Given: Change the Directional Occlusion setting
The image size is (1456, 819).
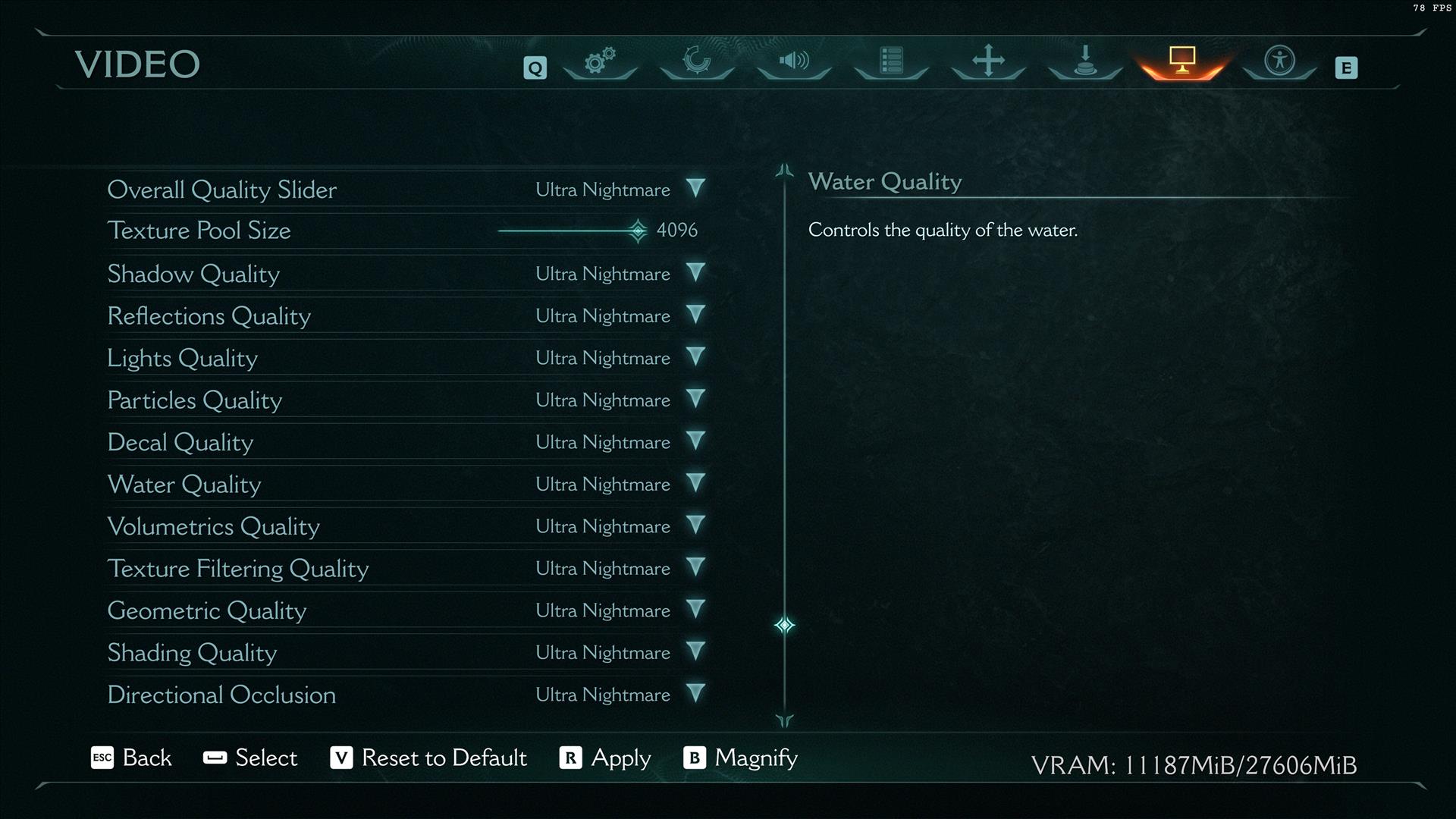Looking at the screenshot, I should point(695,694).
